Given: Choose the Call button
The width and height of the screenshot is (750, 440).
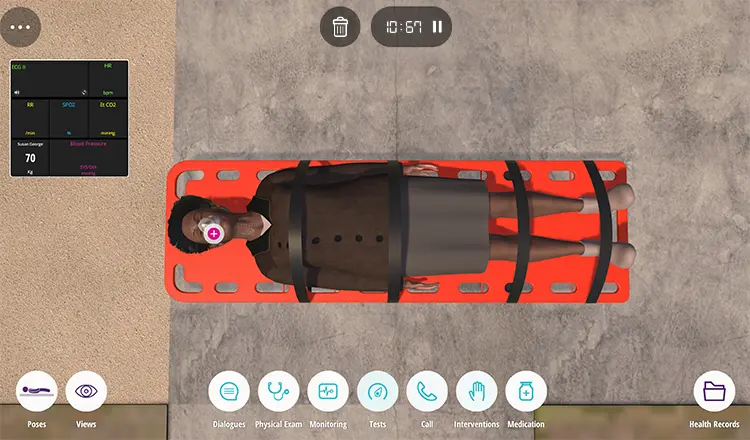Looking at the screenshot, I should coord(427,392).
